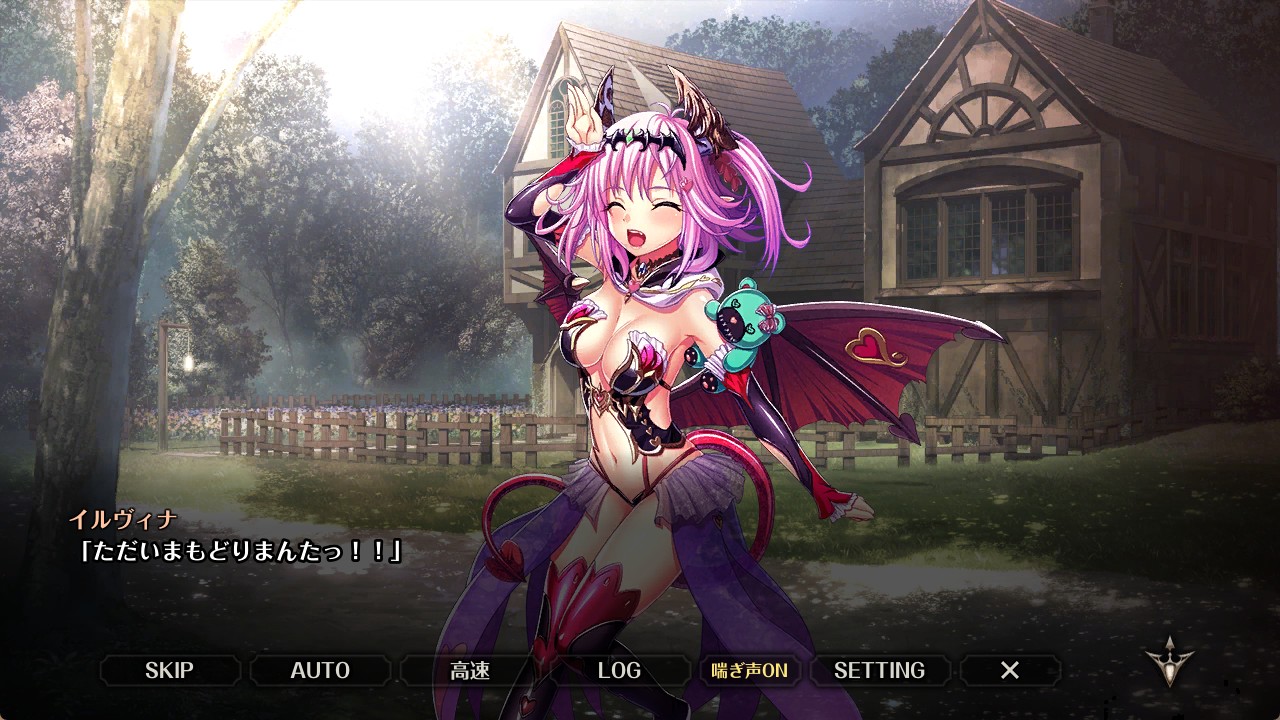Open the SETTING menu

879,670
